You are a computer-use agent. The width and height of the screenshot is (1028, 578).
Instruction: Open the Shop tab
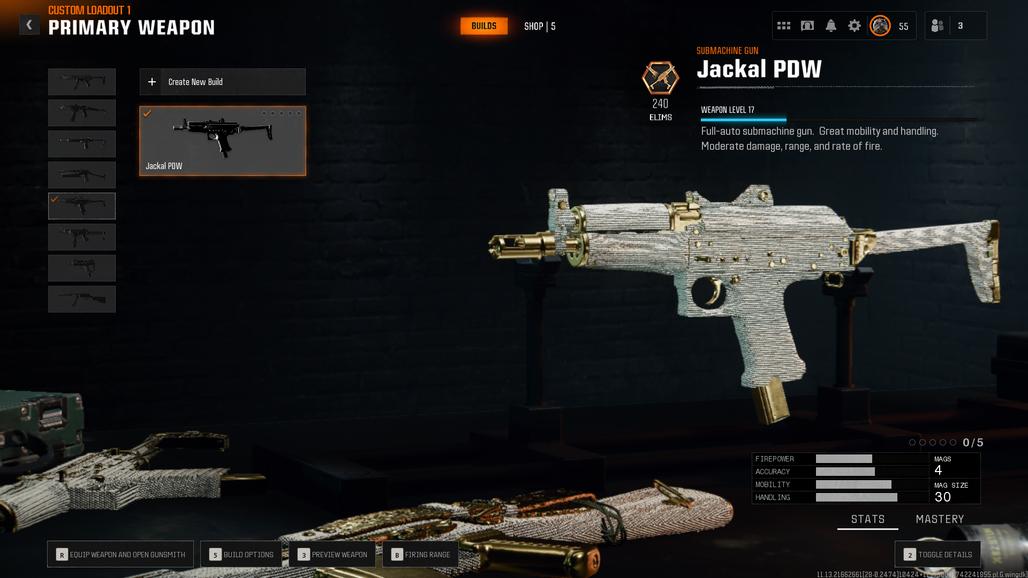(539, 26)
